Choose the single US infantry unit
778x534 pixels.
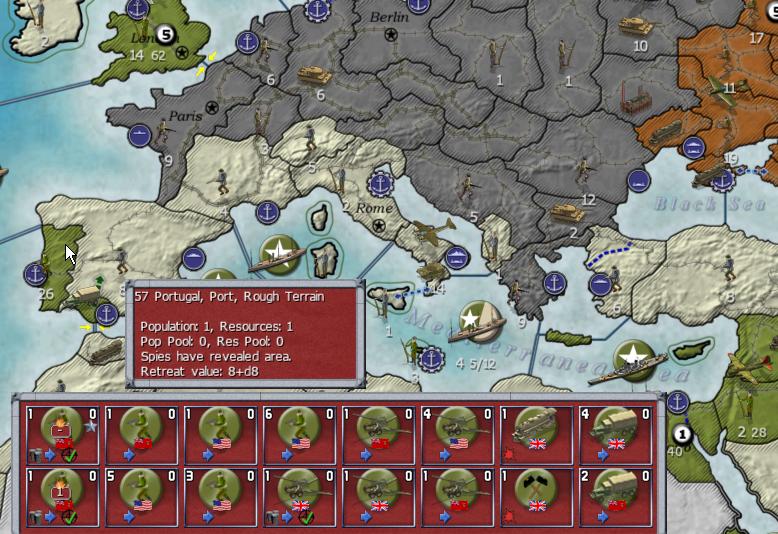218,433
